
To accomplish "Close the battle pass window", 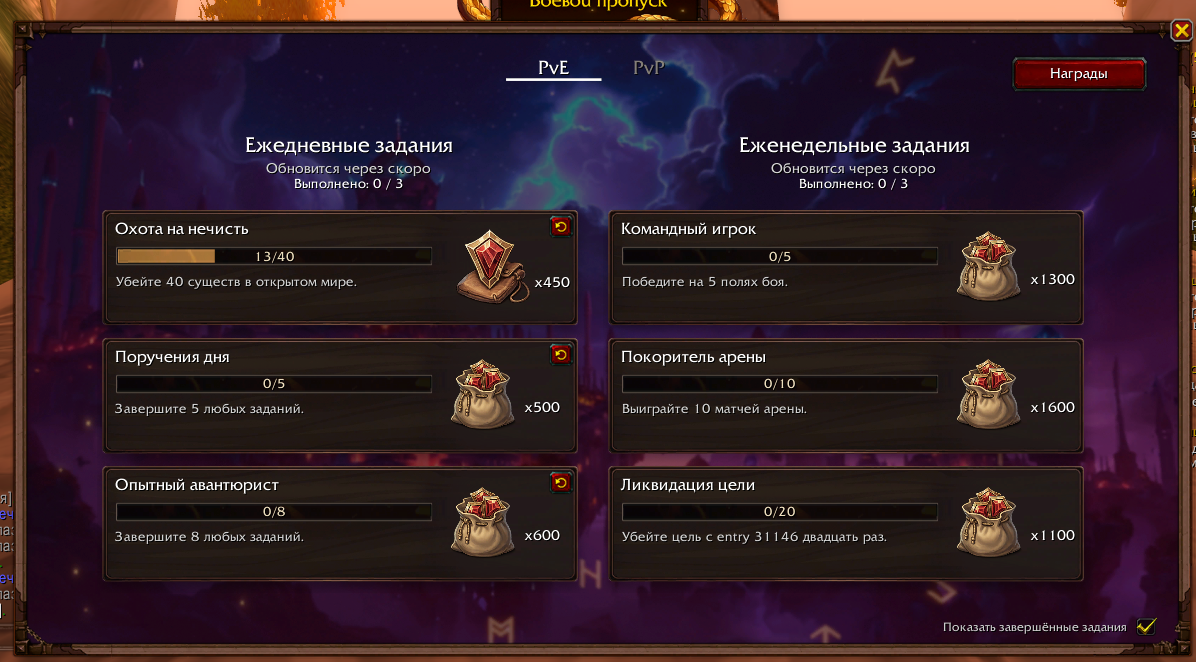I will [1181, 31].
